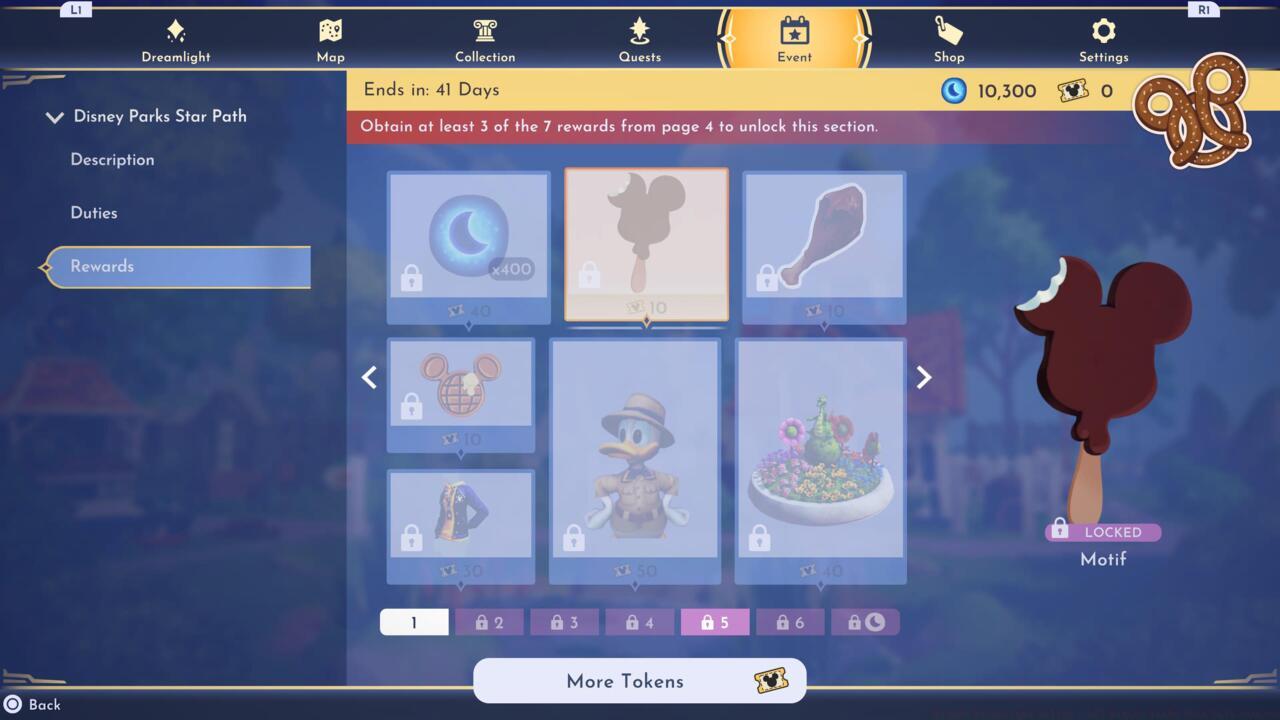This screenshot has height=720, width=1280.
Task: Open the Collection screen icon
Action: [485, 32]
